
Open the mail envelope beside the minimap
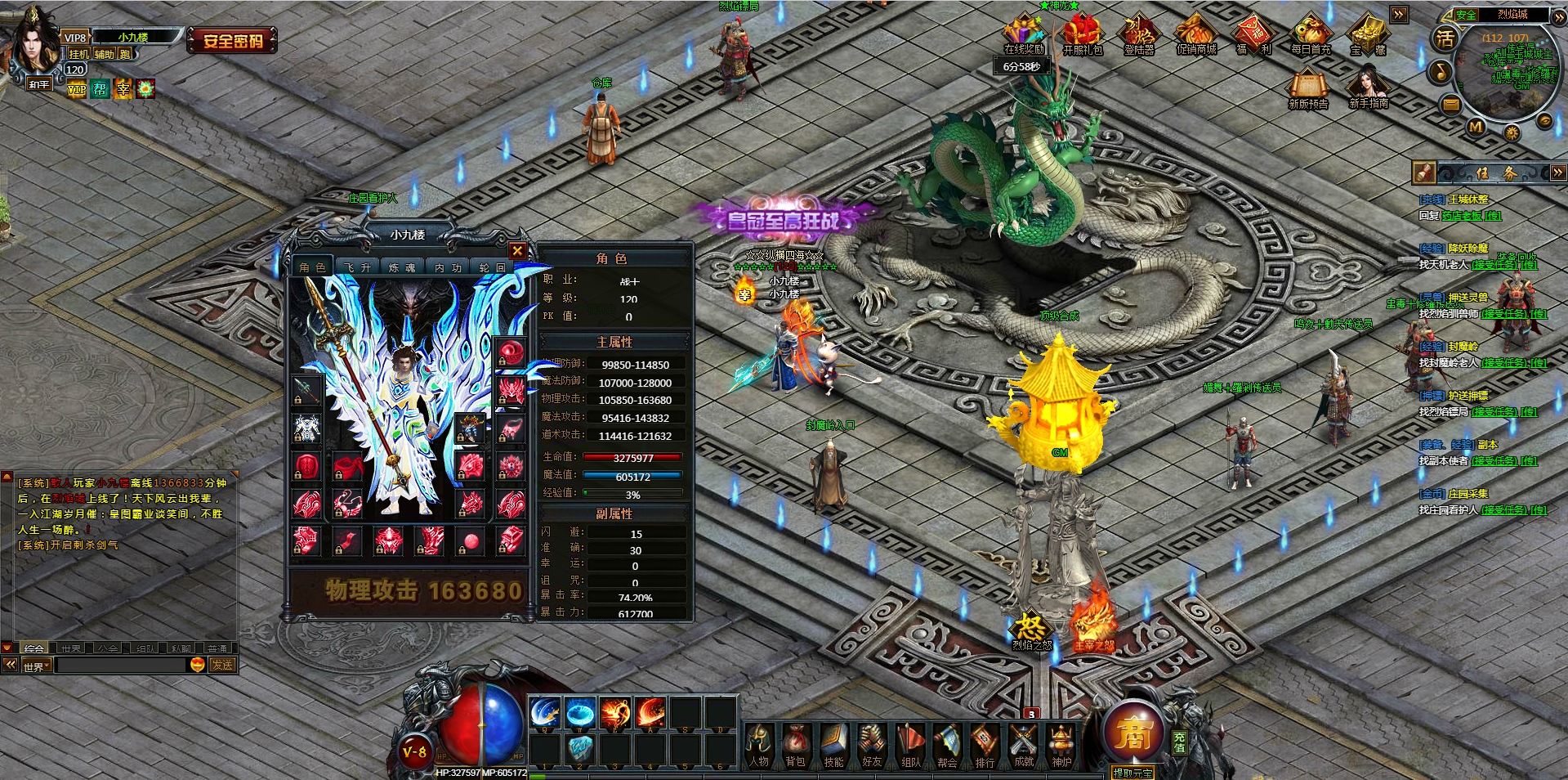point(1450,104)
